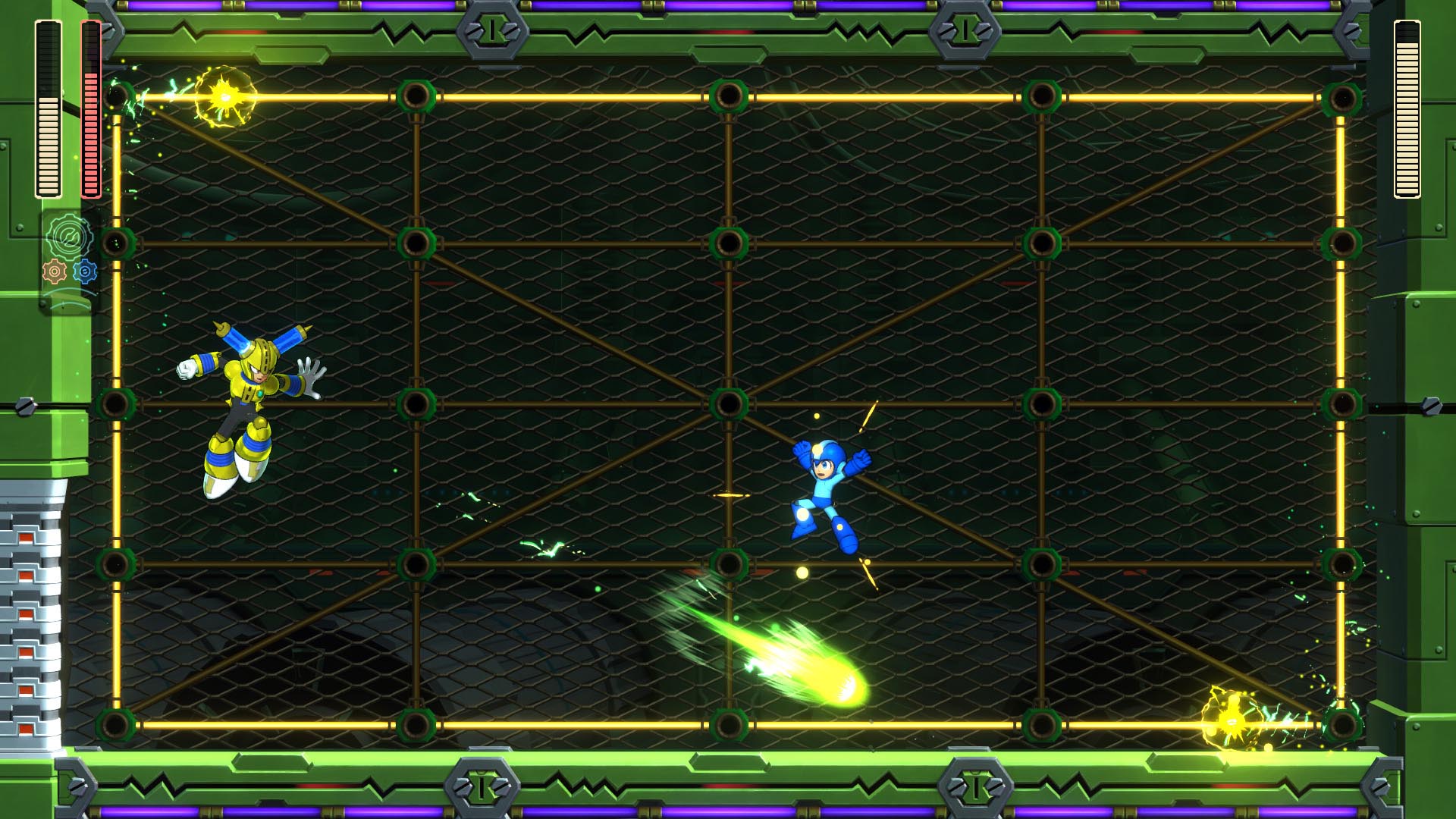Activate the blue Speed Gear icon

pos(85,271)
